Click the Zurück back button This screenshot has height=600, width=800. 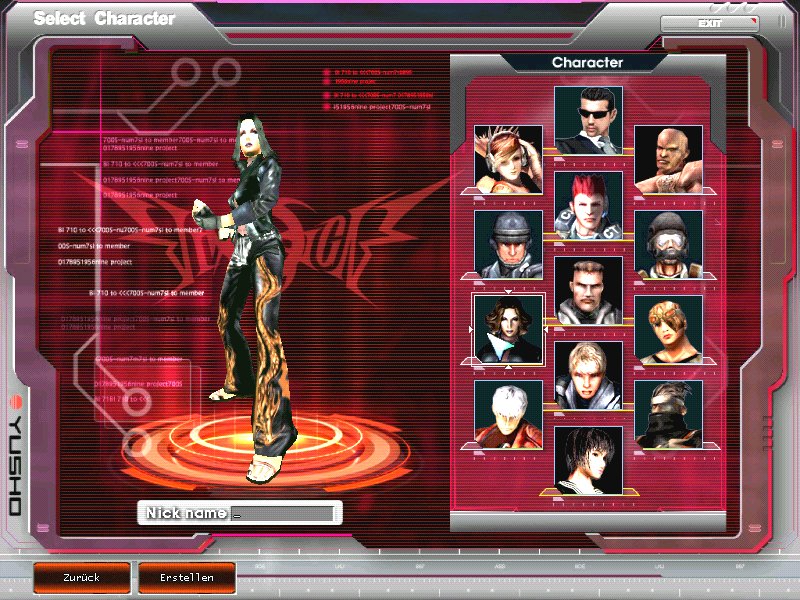82,577
